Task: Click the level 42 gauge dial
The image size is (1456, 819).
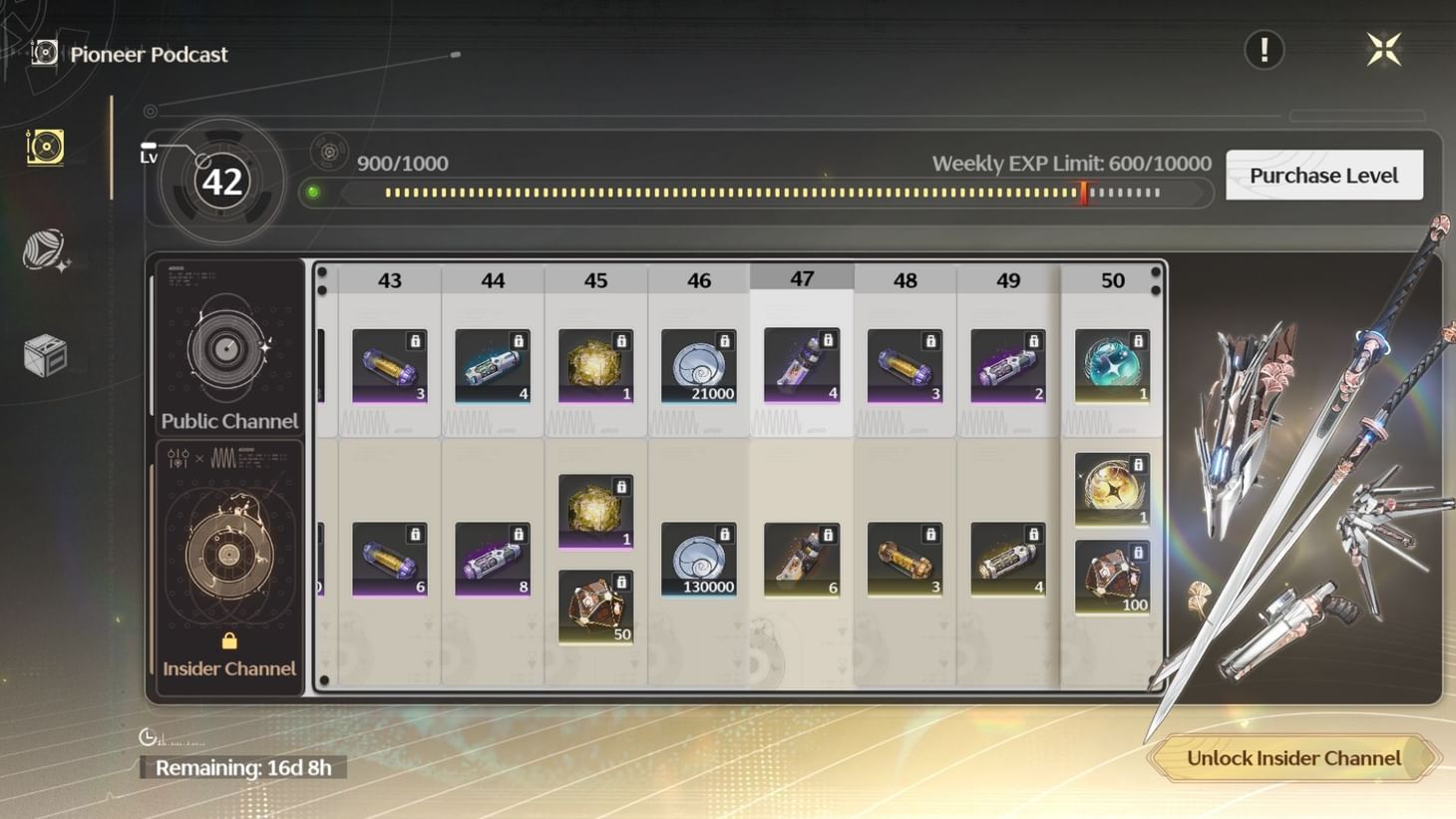Action: click(221, 181)
